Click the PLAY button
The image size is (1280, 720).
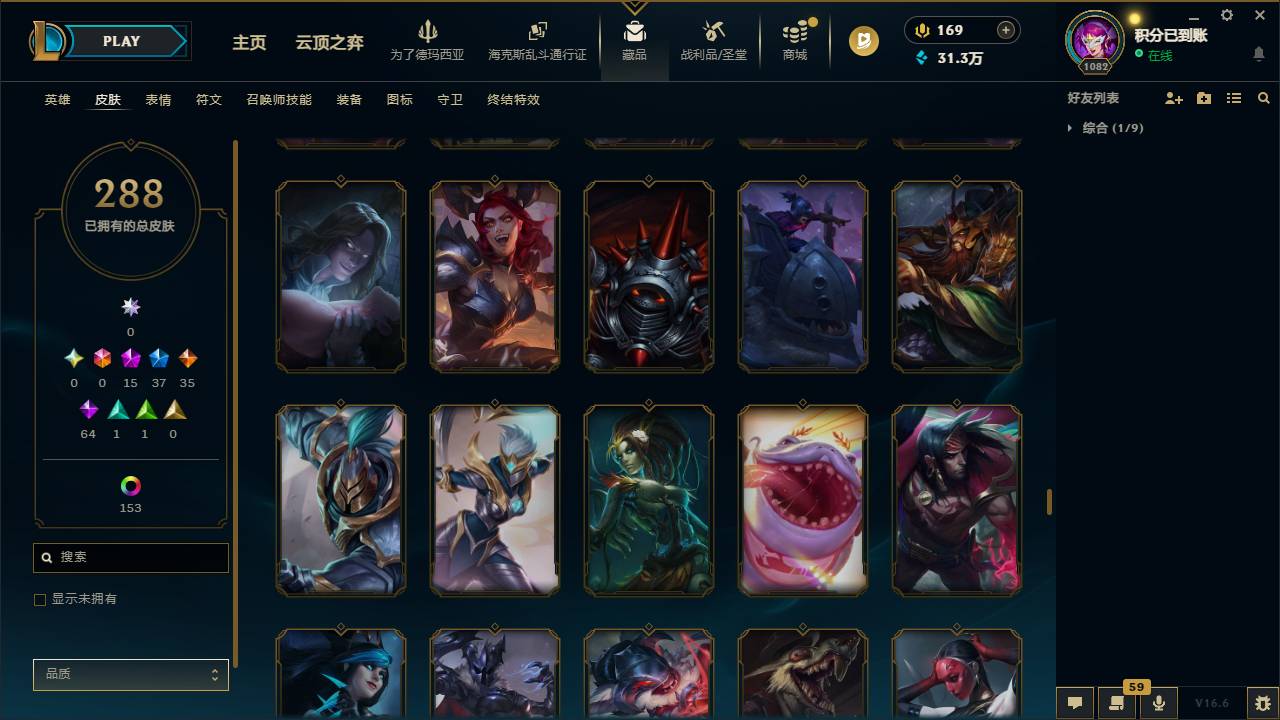121,41
